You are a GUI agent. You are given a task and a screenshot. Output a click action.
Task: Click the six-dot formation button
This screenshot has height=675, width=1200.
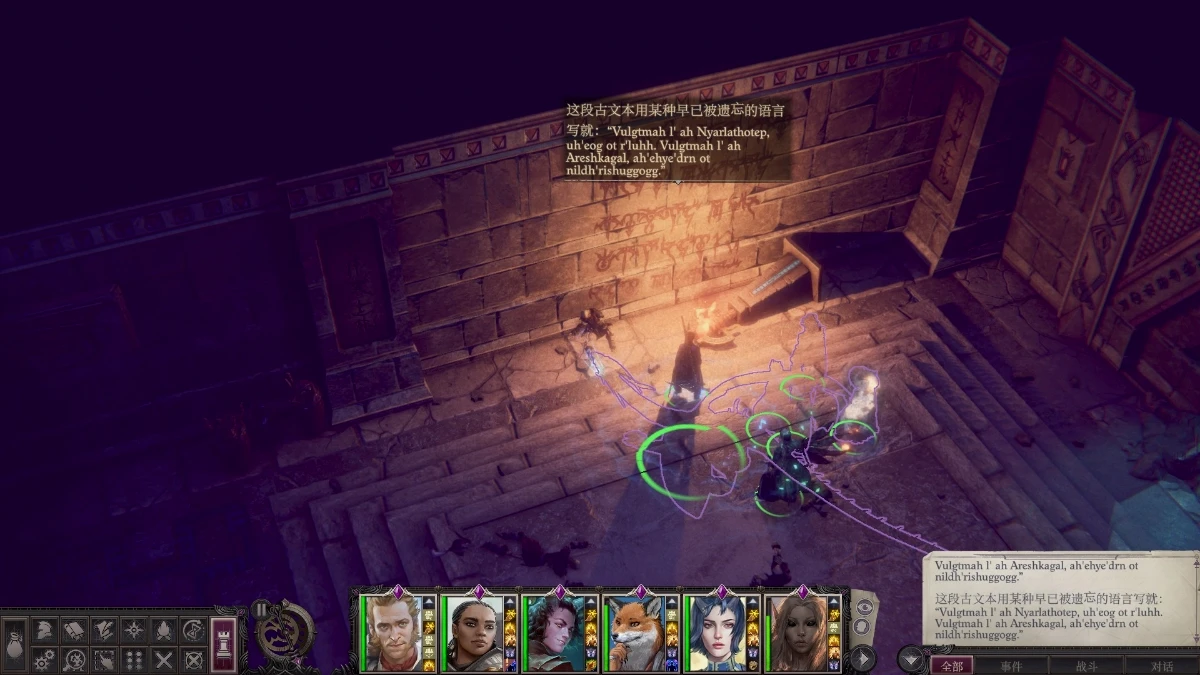click(x=134, y=659)
